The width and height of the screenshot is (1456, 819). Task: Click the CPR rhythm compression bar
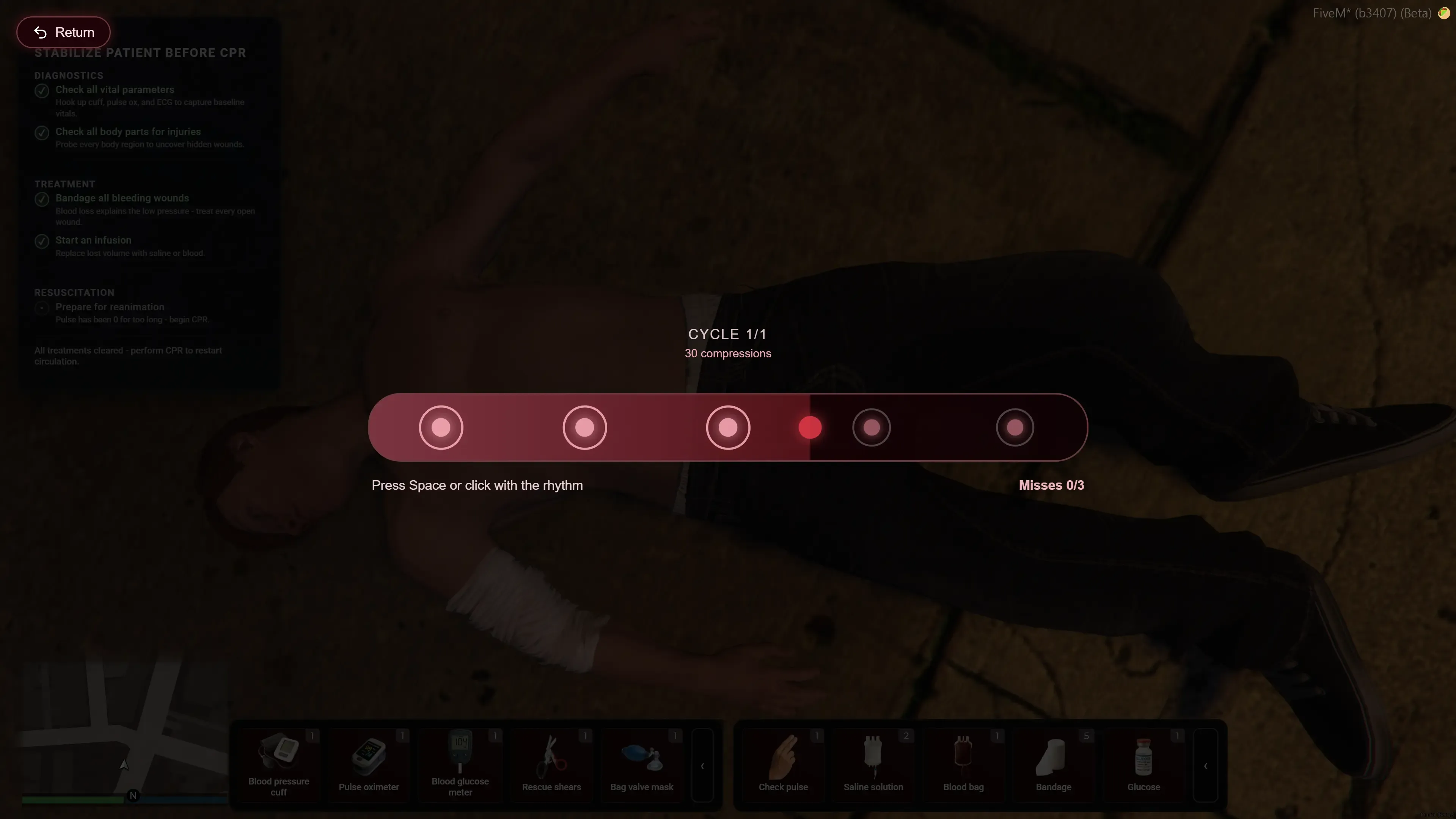click(x=727, y=427)
